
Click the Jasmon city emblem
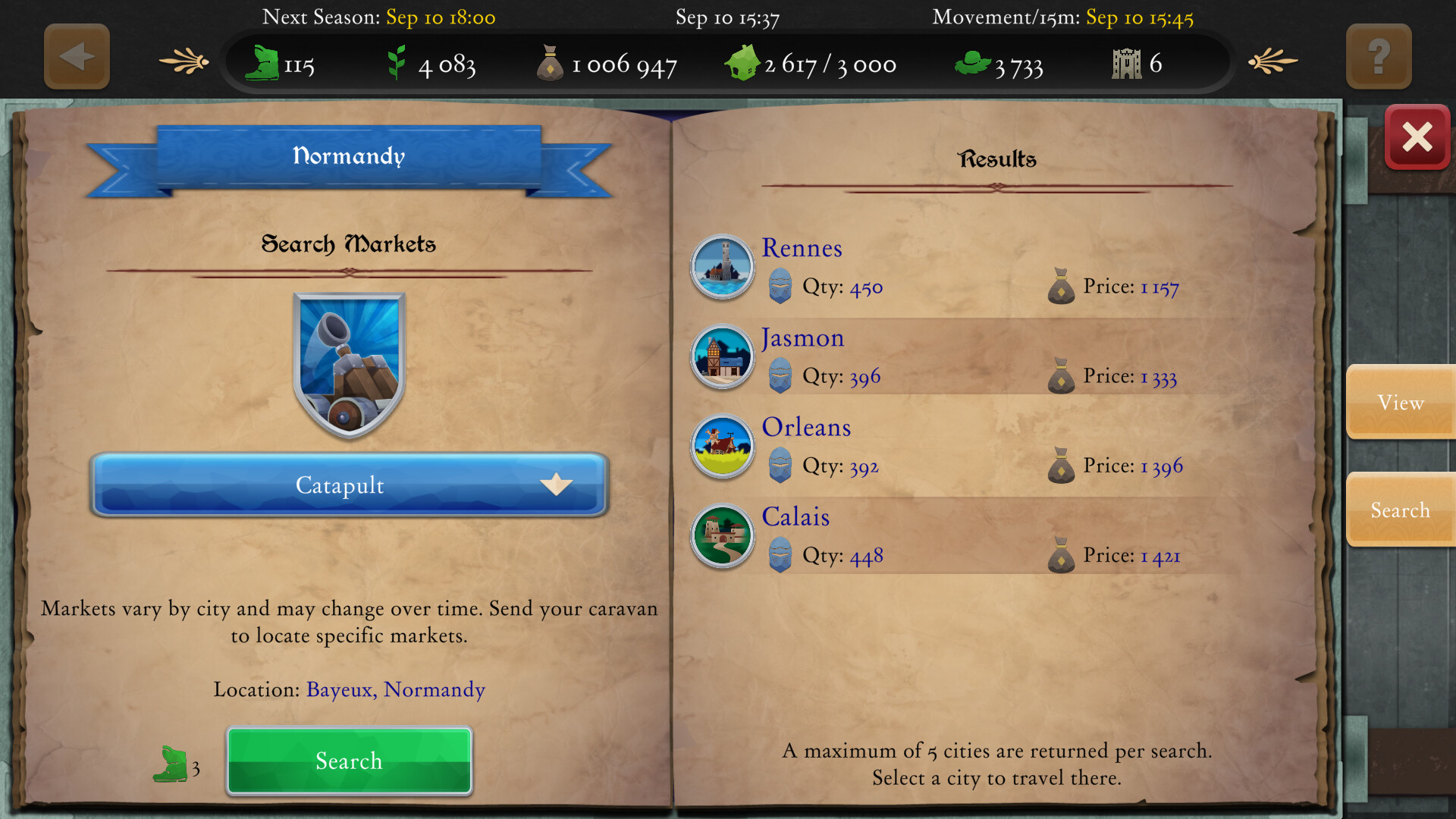(x=721, y=356)
